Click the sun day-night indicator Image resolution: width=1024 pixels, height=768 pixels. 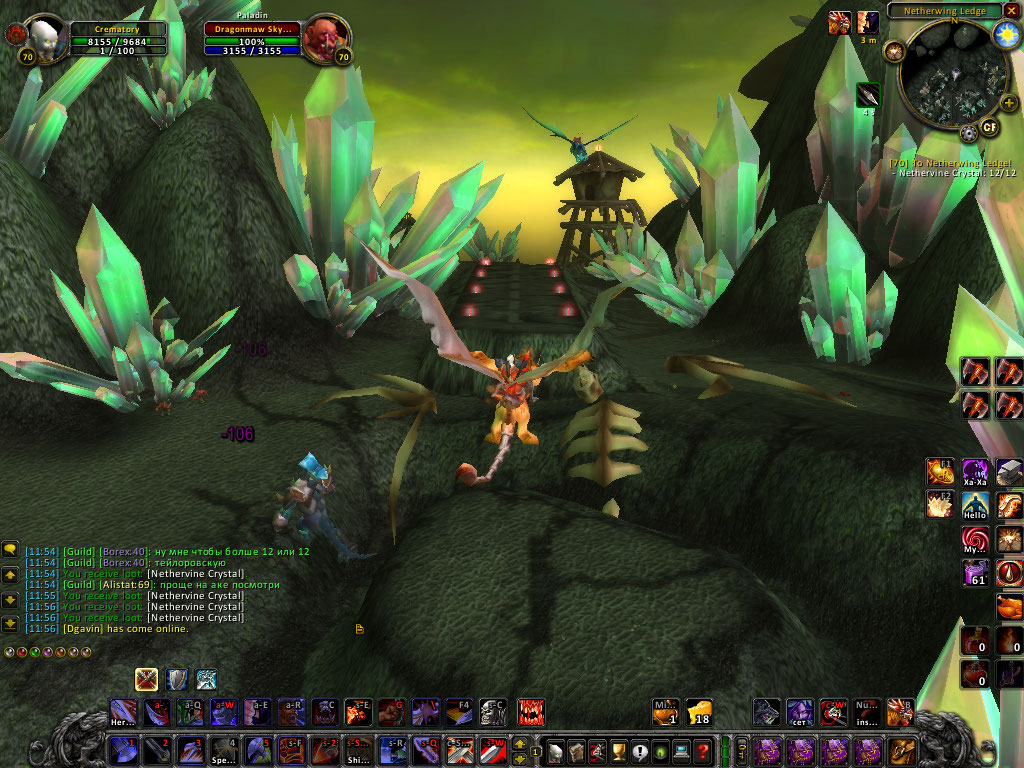(x=1007, y=34)
